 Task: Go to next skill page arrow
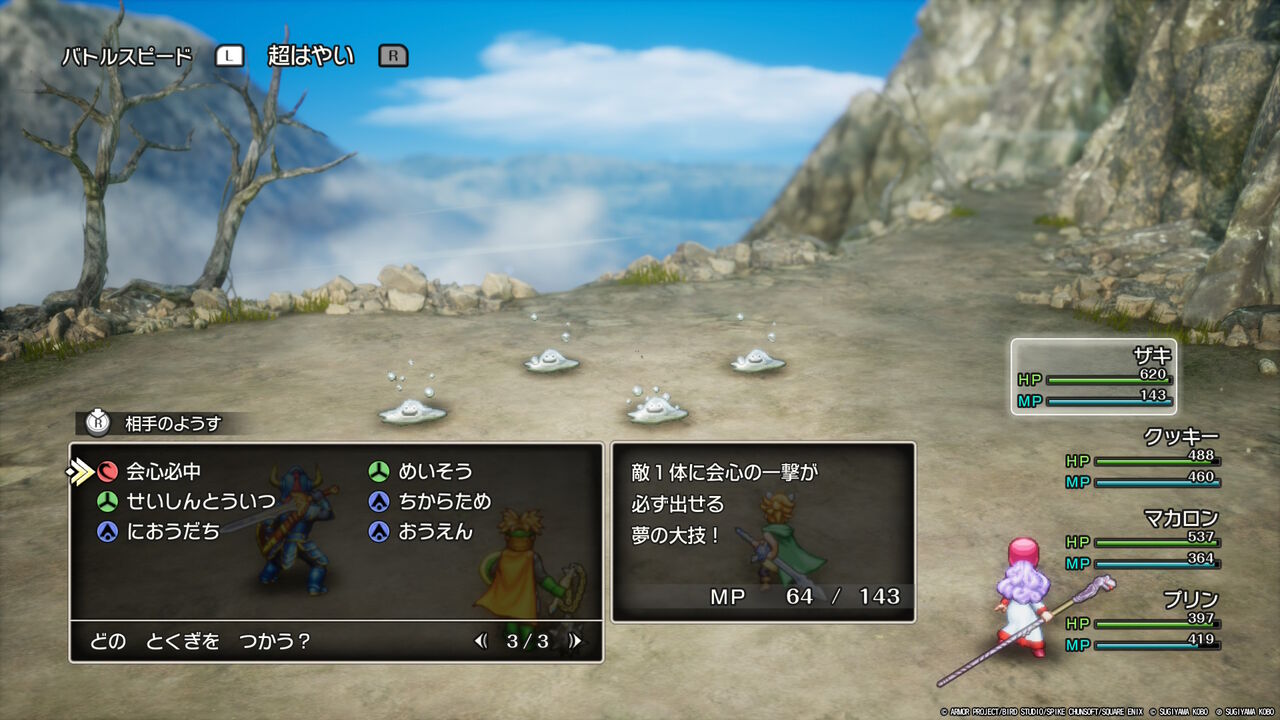pos(574,641)
